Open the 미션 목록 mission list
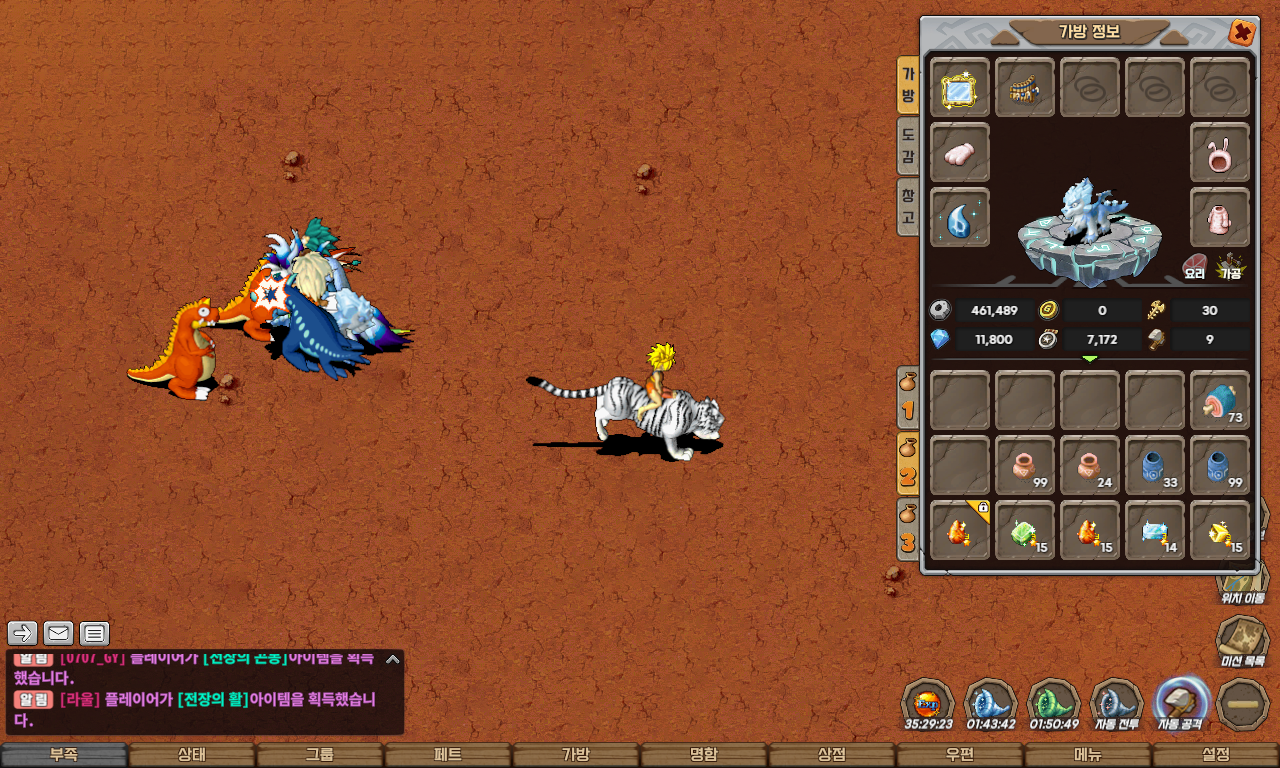This screenshot has height=768, width=1280. (x=1242, y=642)
